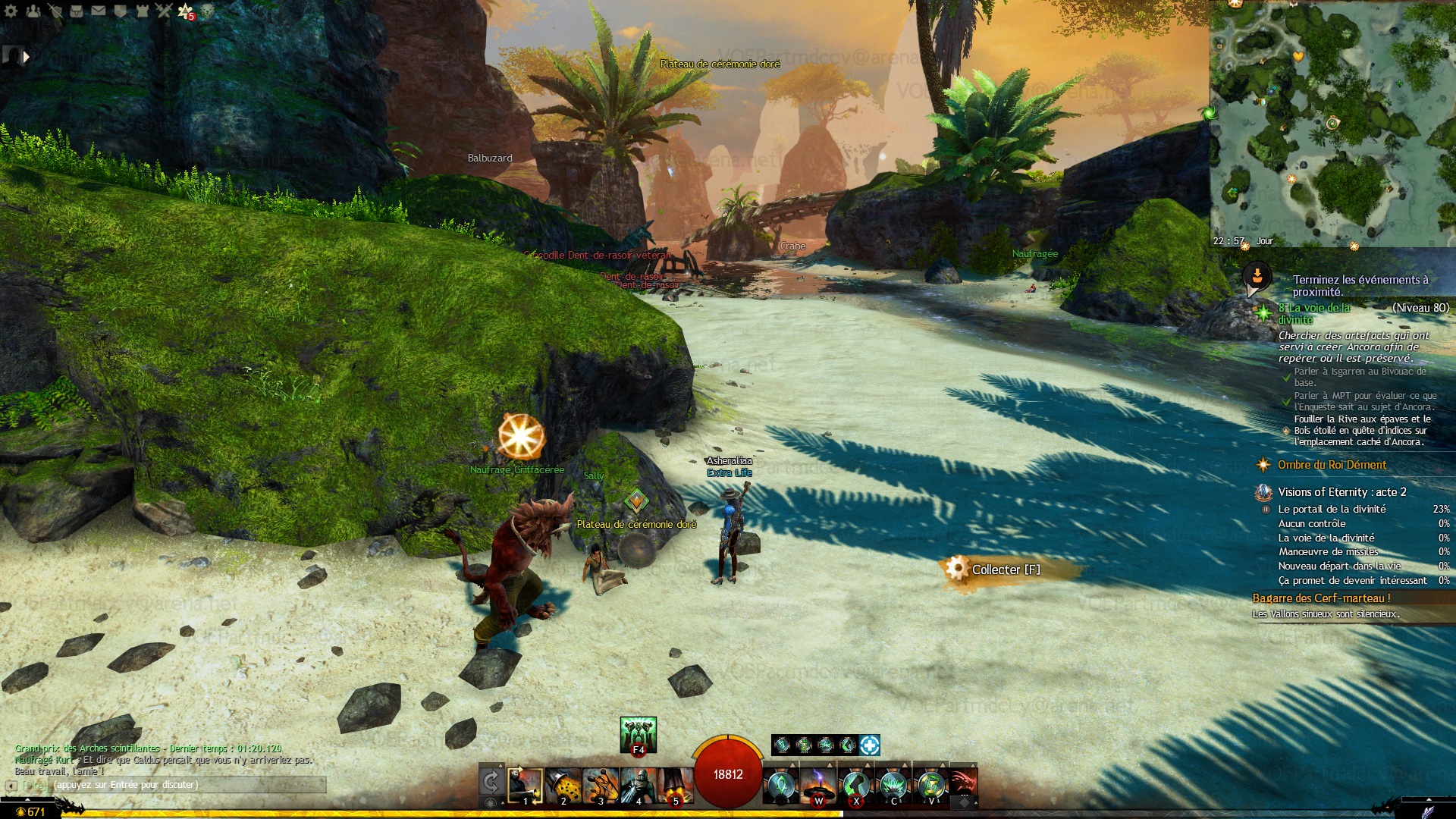Open the Black Lion trading lion icon
The width and height of the screenshot is (1456, 819).
tap(207, 11)
